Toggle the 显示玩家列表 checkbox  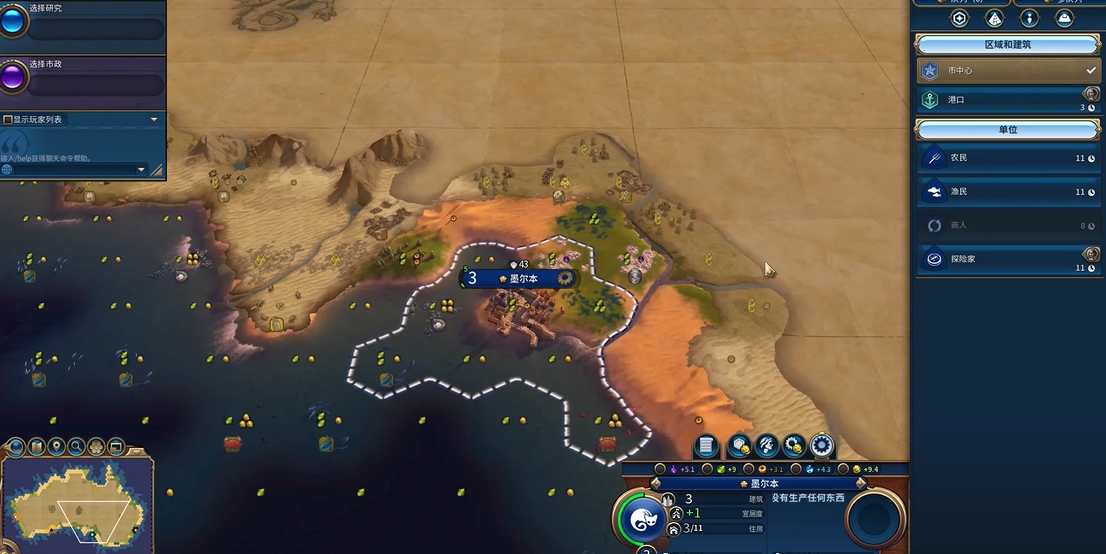pyautogui.click(x=9, y=120)
